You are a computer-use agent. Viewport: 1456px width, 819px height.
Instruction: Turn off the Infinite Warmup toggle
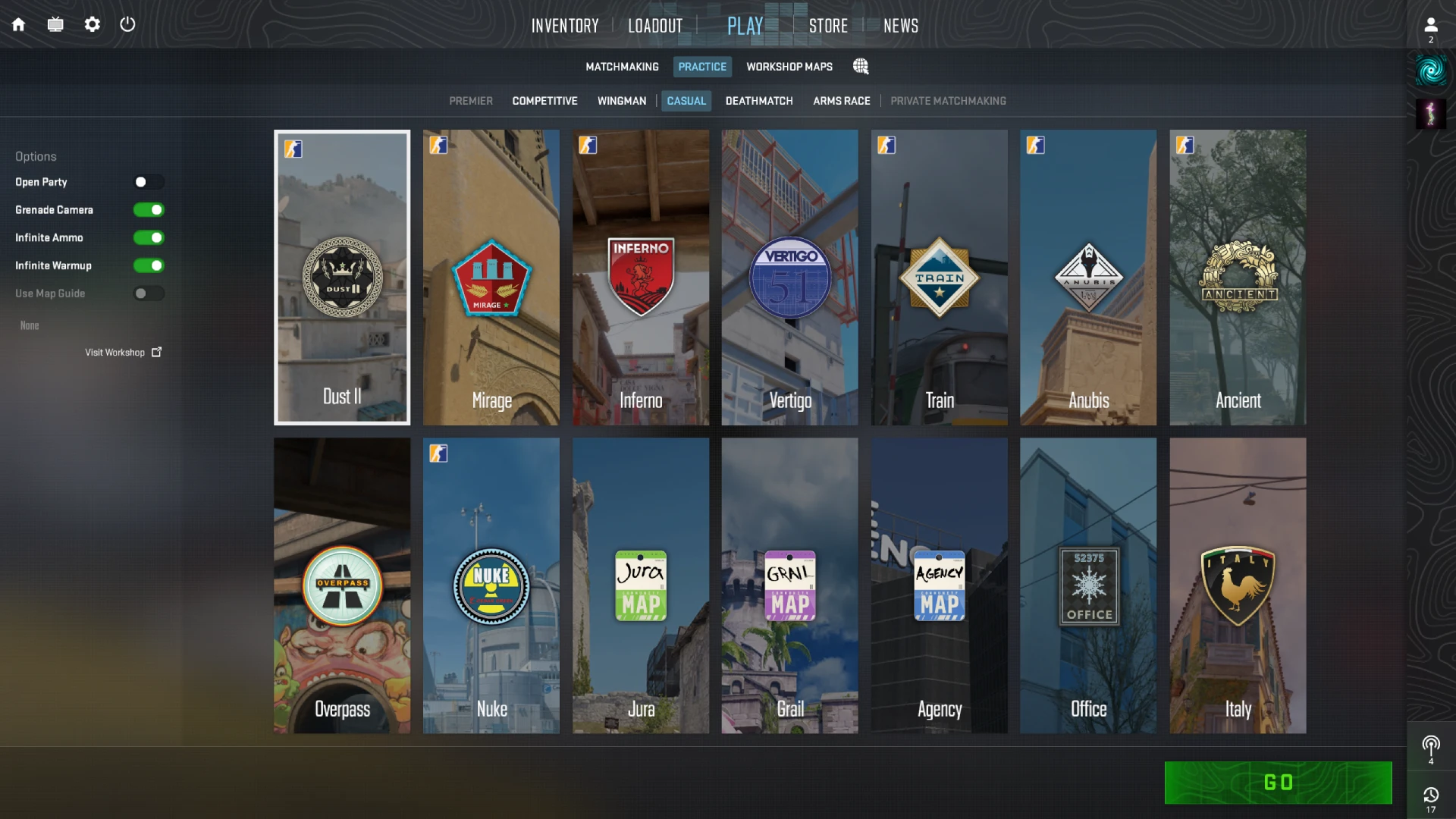click(x=149, y=265)
